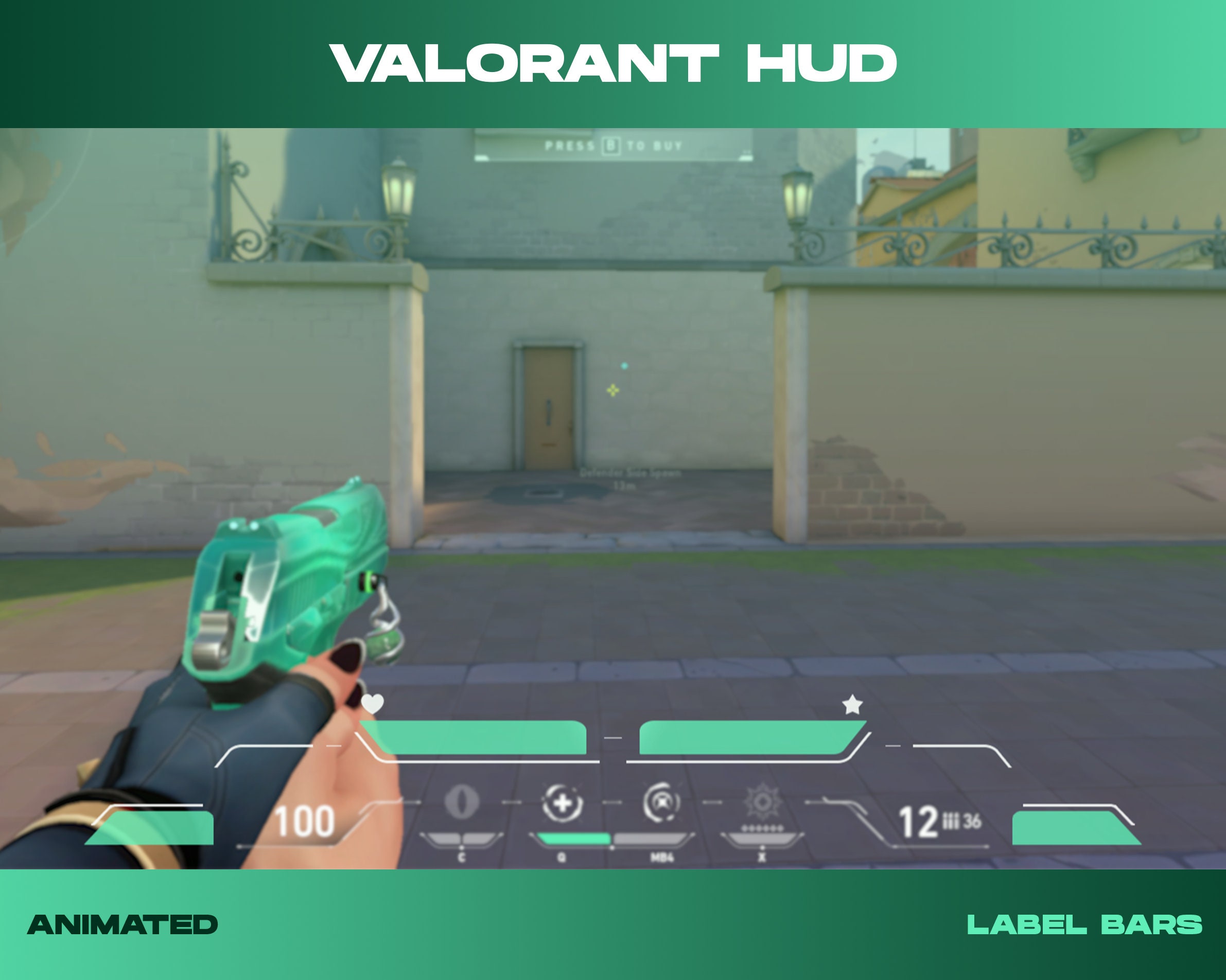Click the ANIMATED text label
1226x980 pixels.
(x=122, y=922)
